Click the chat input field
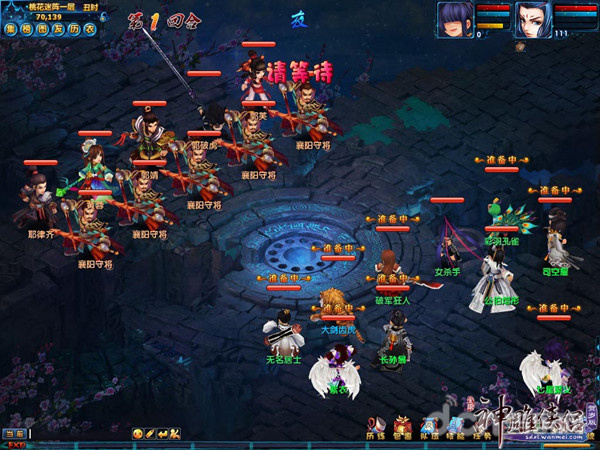This screenshot has width=600, height=450. coord(80,433)
